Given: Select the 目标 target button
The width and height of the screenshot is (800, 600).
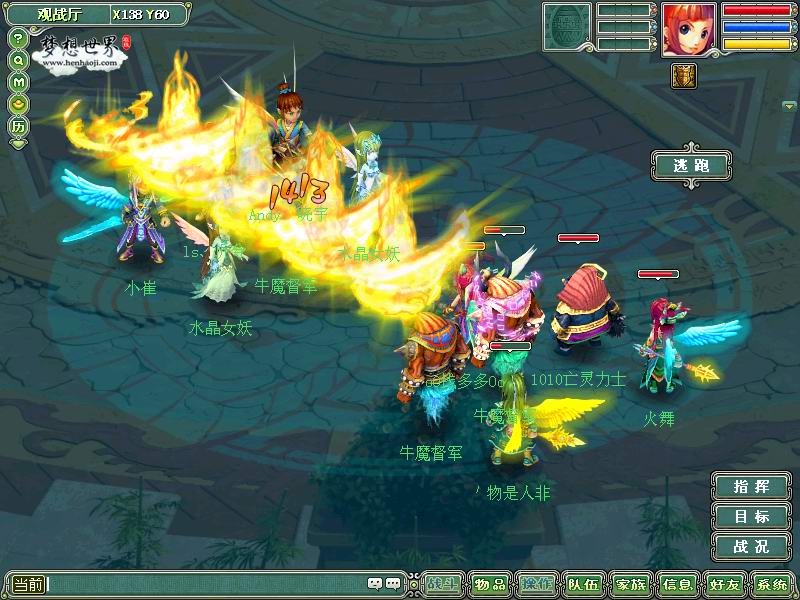Looking at the screenshot, I should (x=750, y=517).
